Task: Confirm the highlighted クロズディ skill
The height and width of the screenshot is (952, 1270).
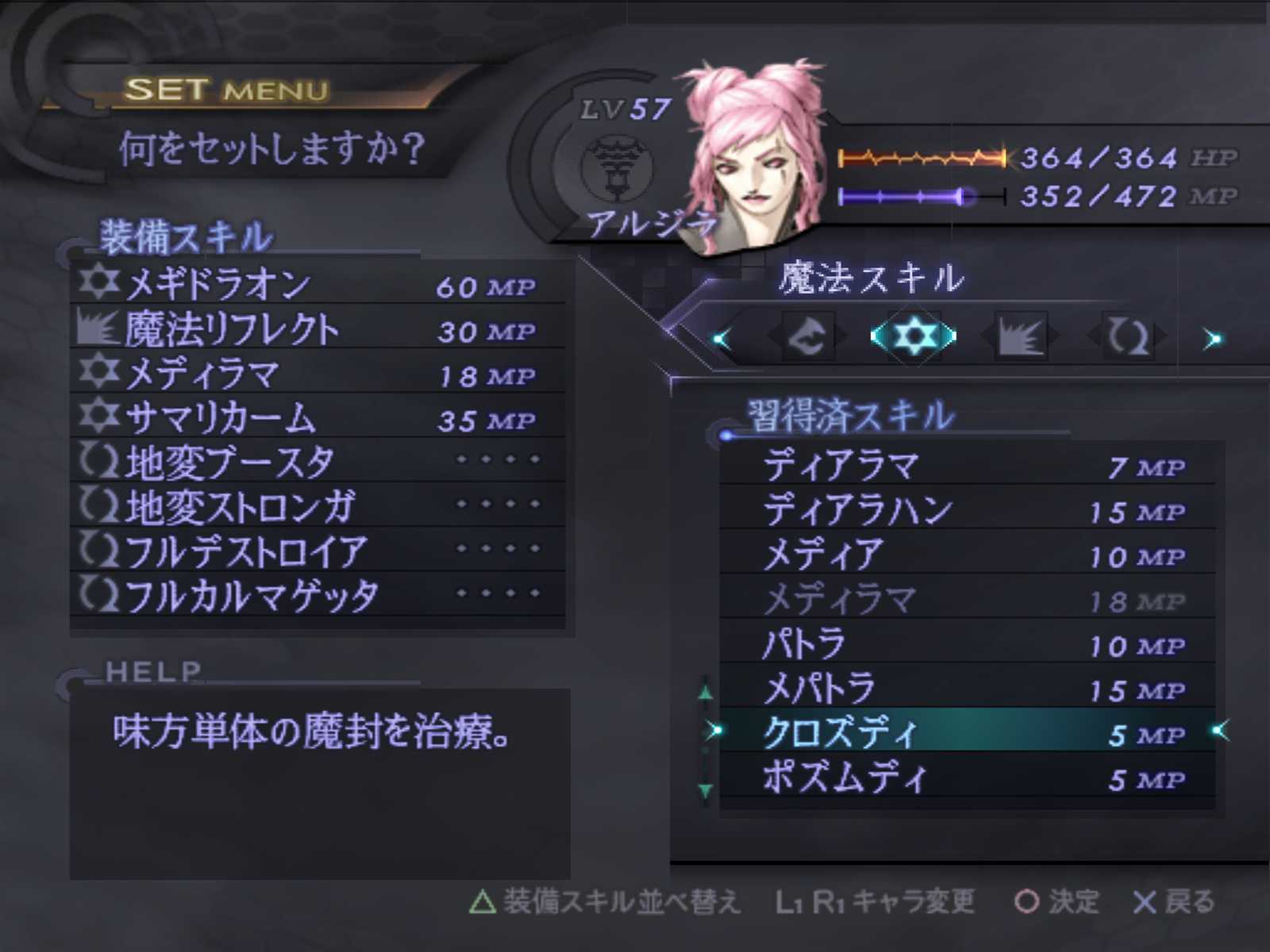Action: (x=968, y=733)
